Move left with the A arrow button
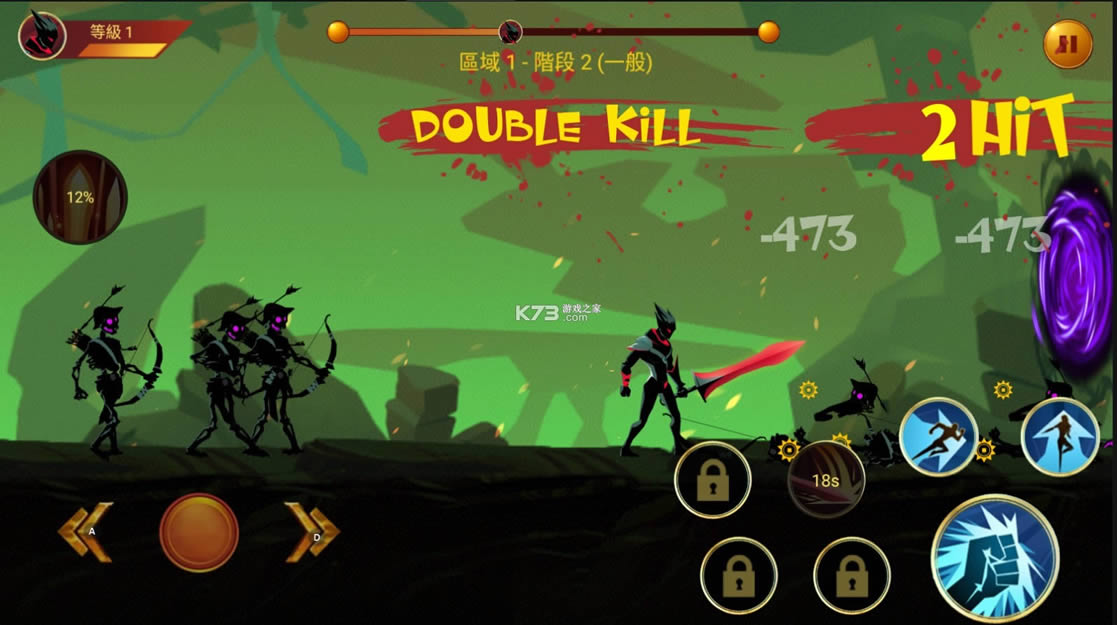The image size is (1117, 625). point(85,531)
